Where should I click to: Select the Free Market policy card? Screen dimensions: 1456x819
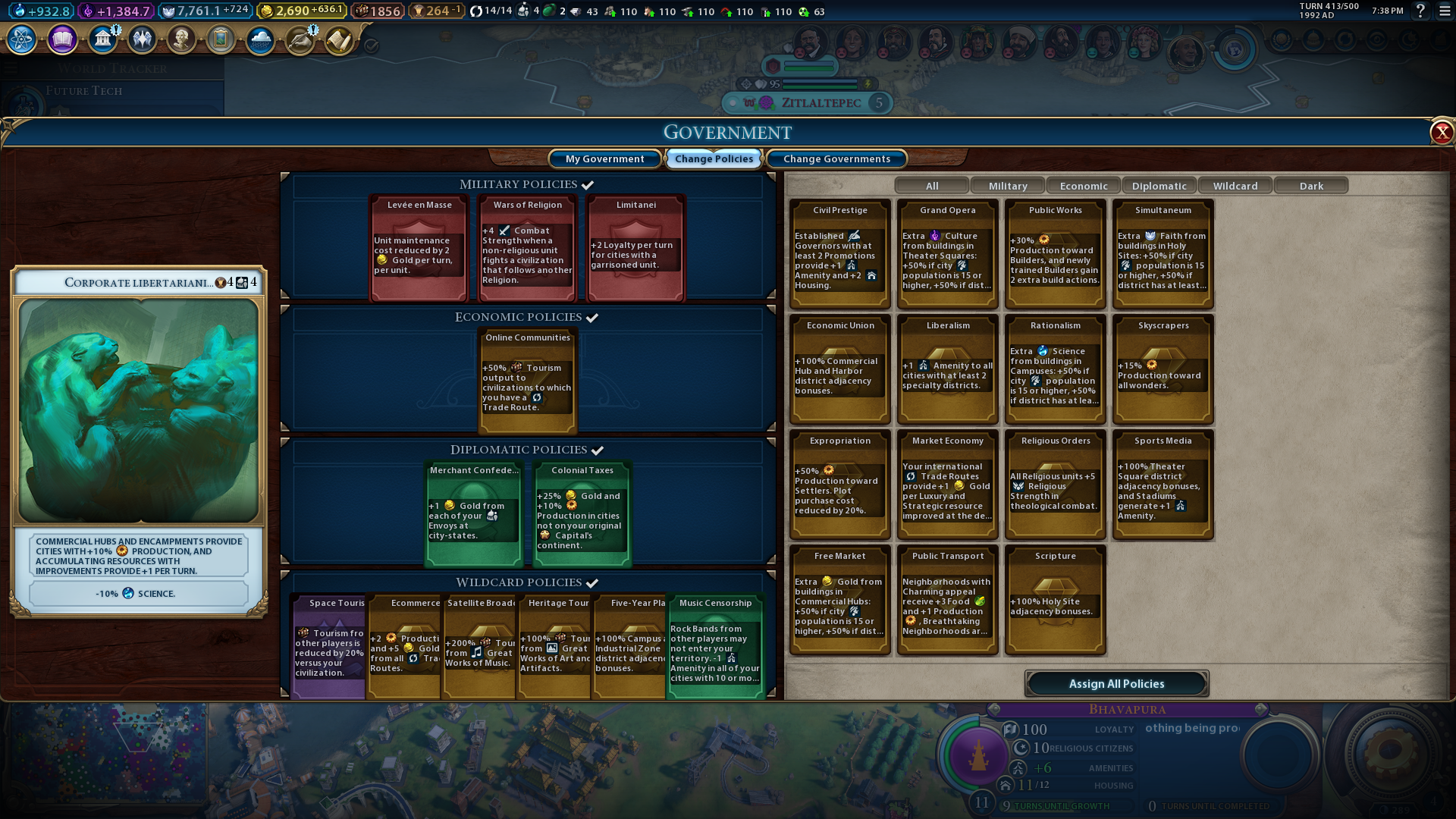pos(840,599)
